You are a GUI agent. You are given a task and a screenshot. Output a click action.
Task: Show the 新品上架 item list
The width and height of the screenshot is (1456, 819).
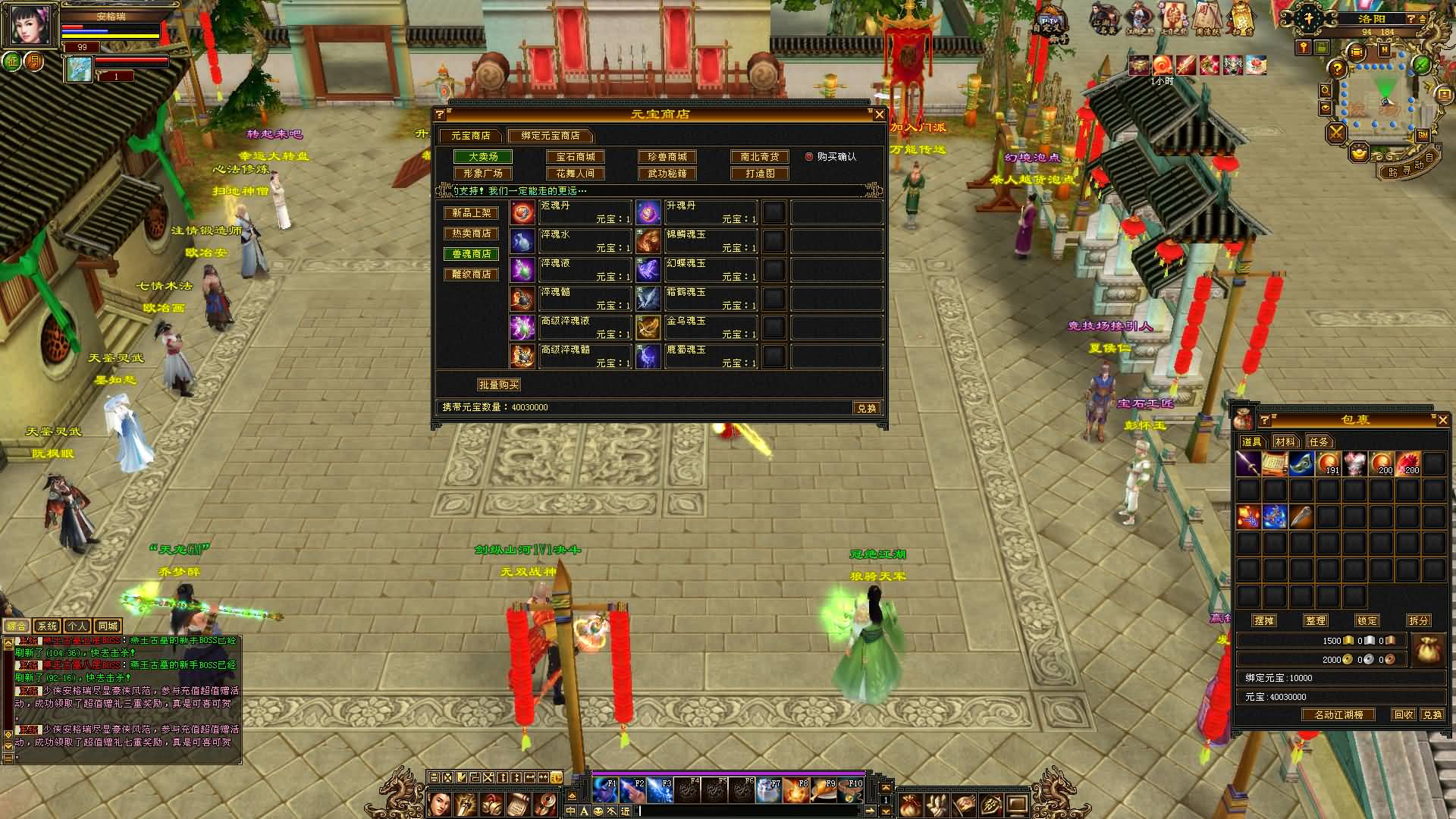point(471,213)
